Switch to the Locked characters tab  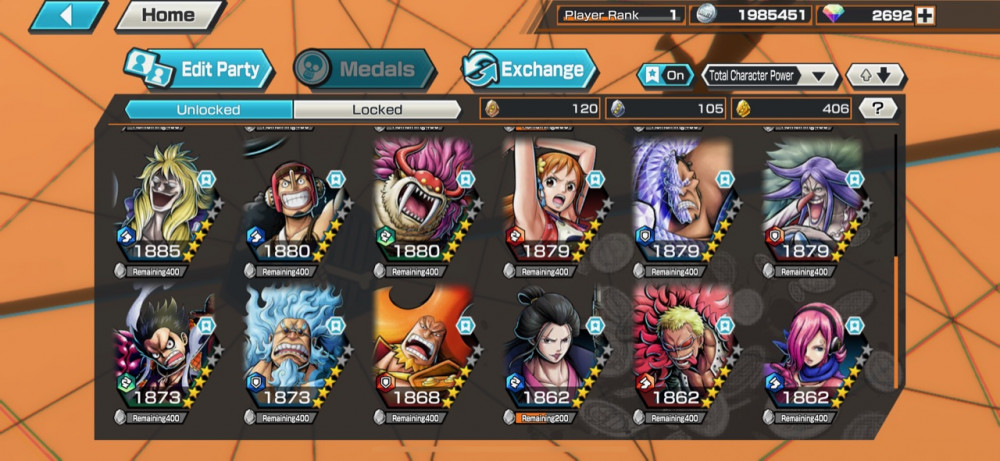coord(377,109)
